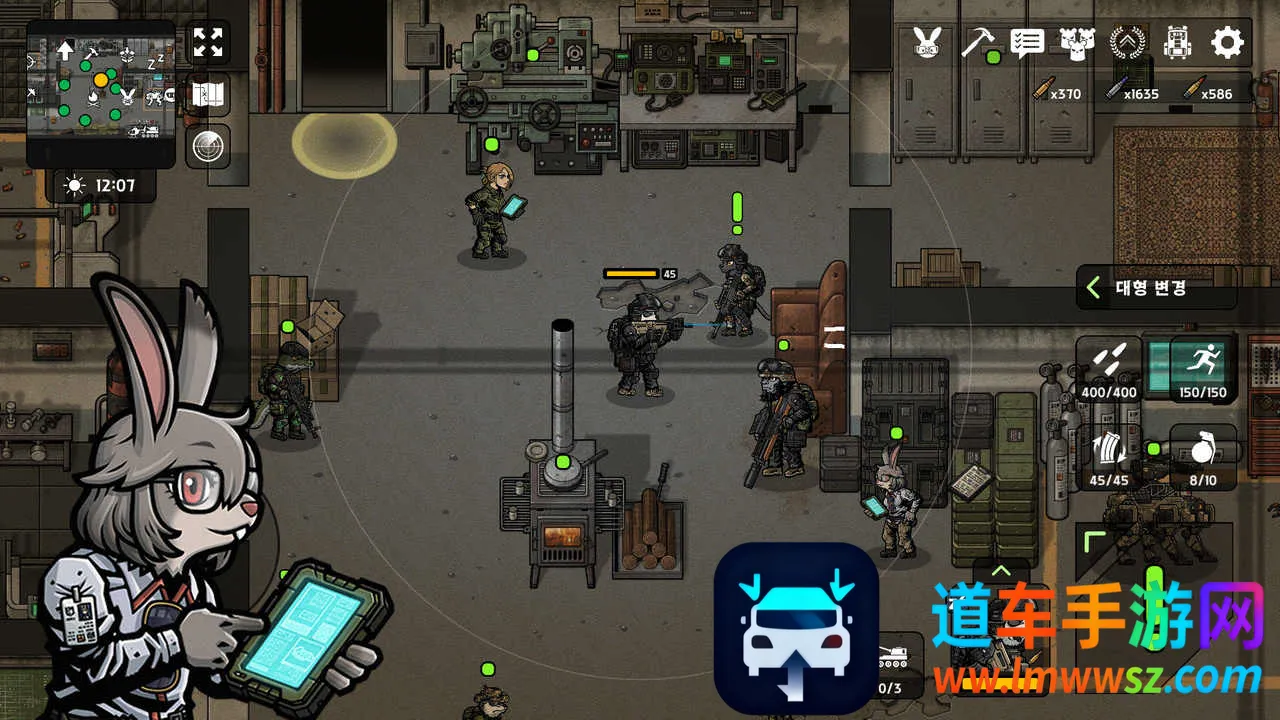View the checklist speech-bubble task list
This screenshot has height=720, width=1280.
pos(1027,42)
